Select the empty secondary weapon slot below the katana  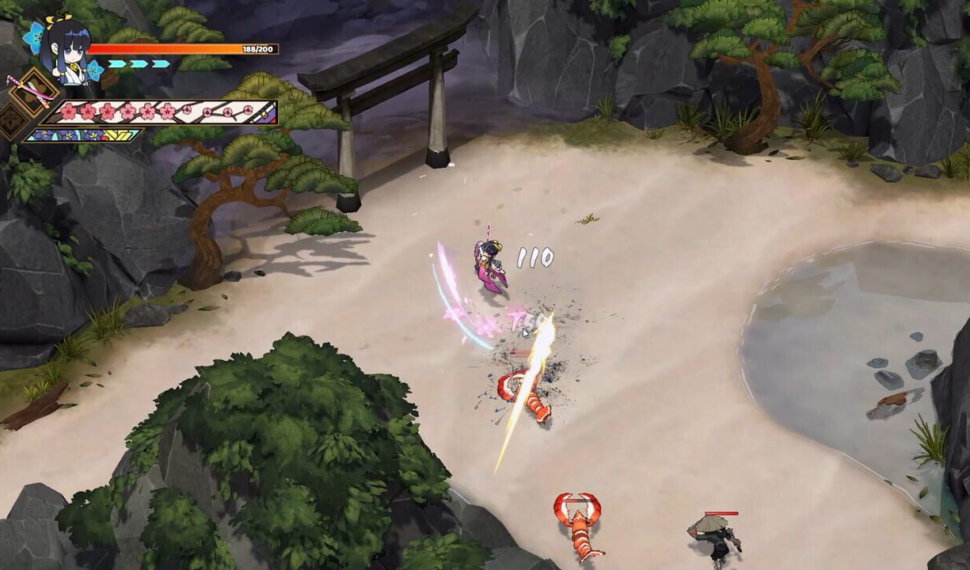tap(11, 122)
